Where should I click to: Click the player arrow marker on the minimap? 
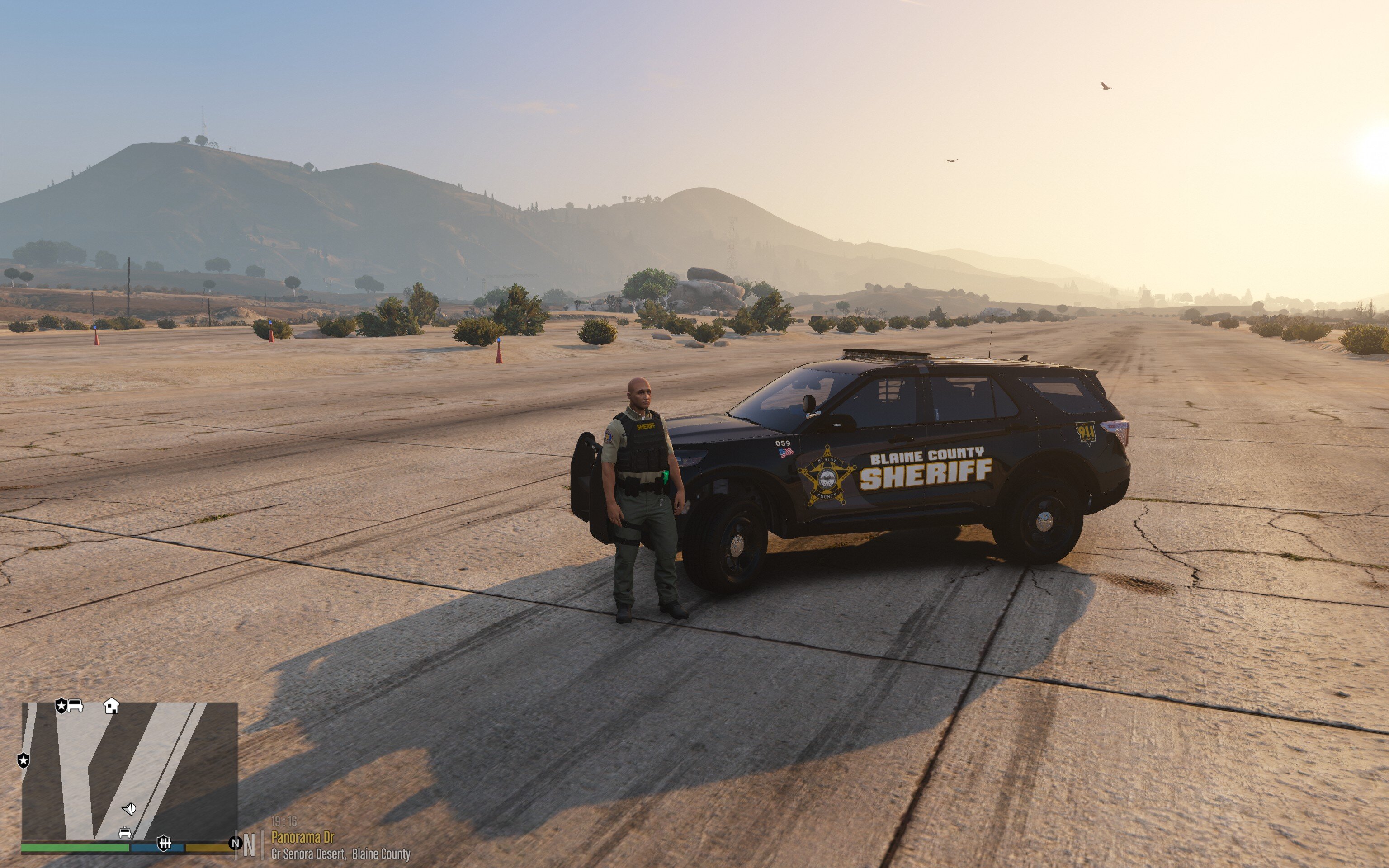pyautogui.click(x=129, y=809)
